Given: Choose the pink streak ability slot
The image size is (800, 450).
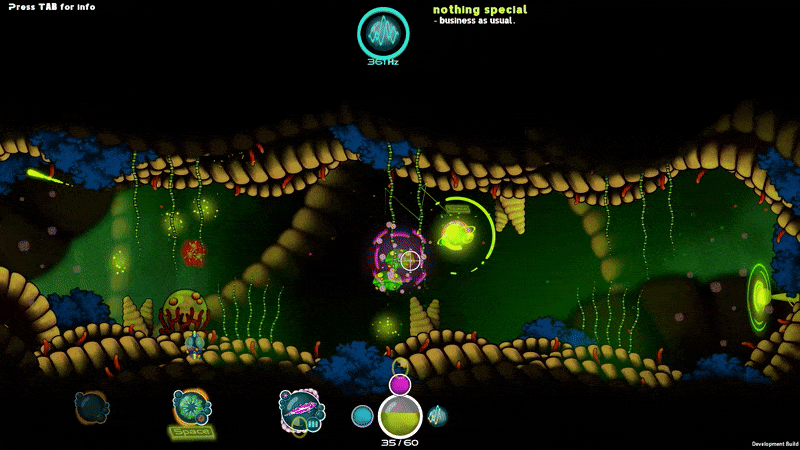Looking at the screenshot, I should [x=301, y=410].
